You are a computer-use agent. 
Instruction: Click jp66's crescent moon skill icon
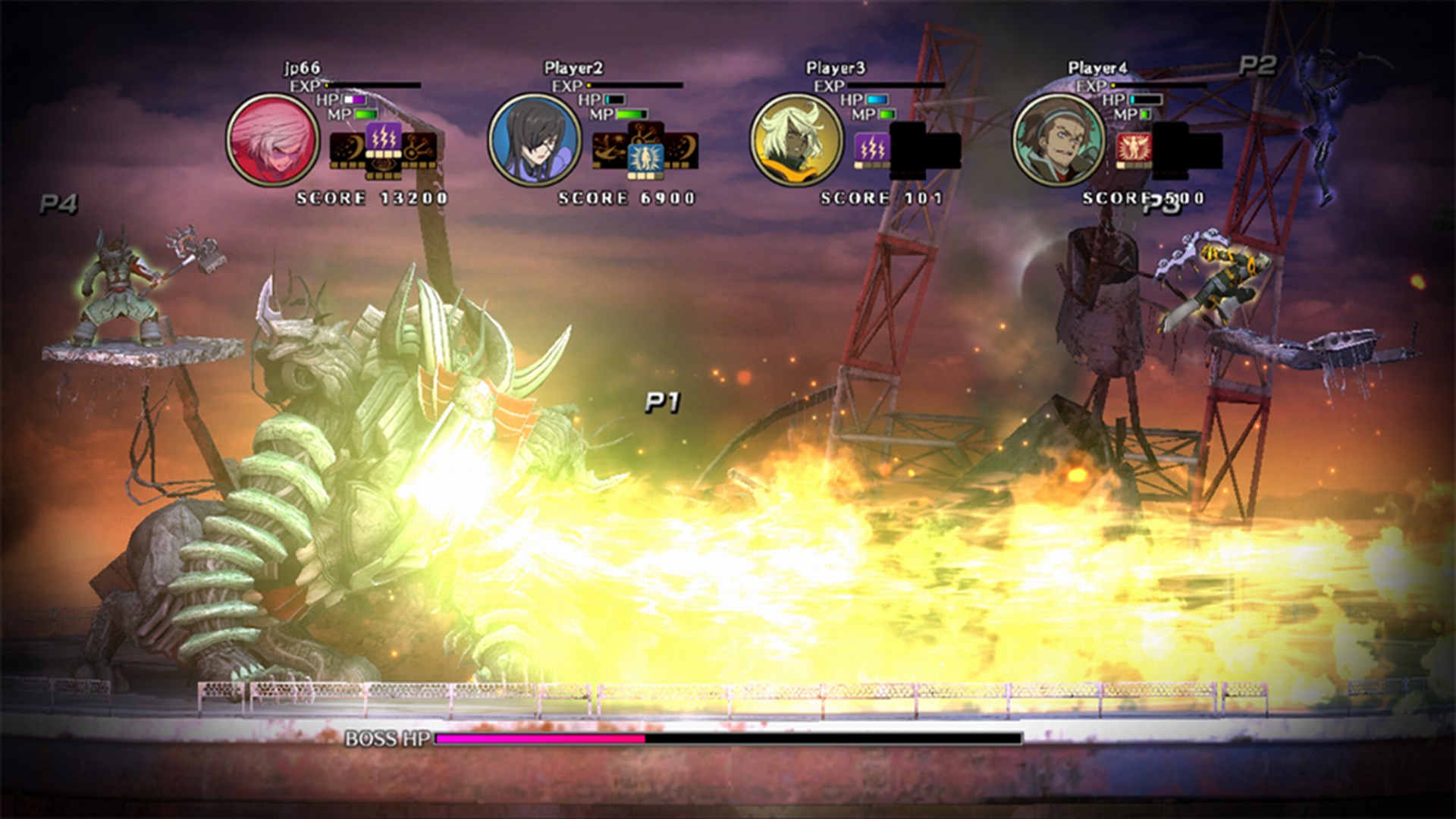347,146
